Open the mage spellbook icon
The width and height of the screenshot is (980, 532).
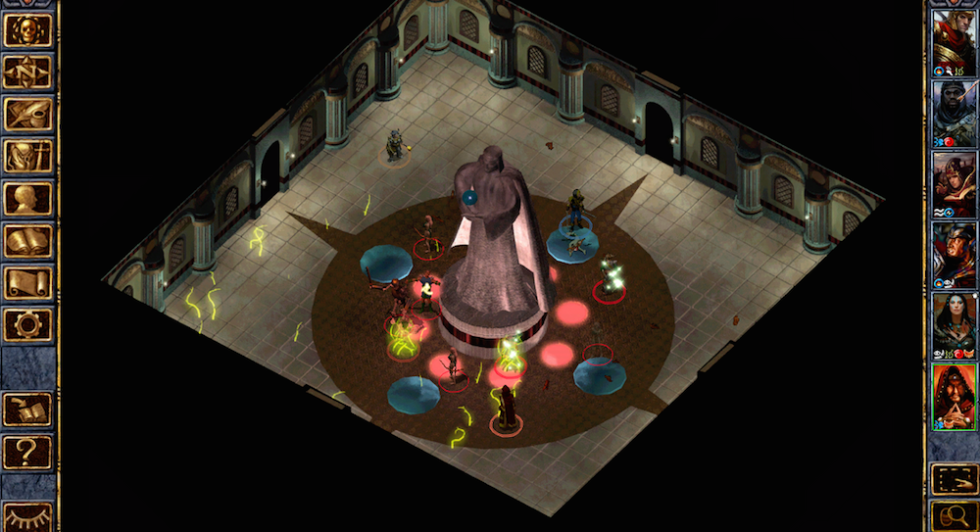28,240
